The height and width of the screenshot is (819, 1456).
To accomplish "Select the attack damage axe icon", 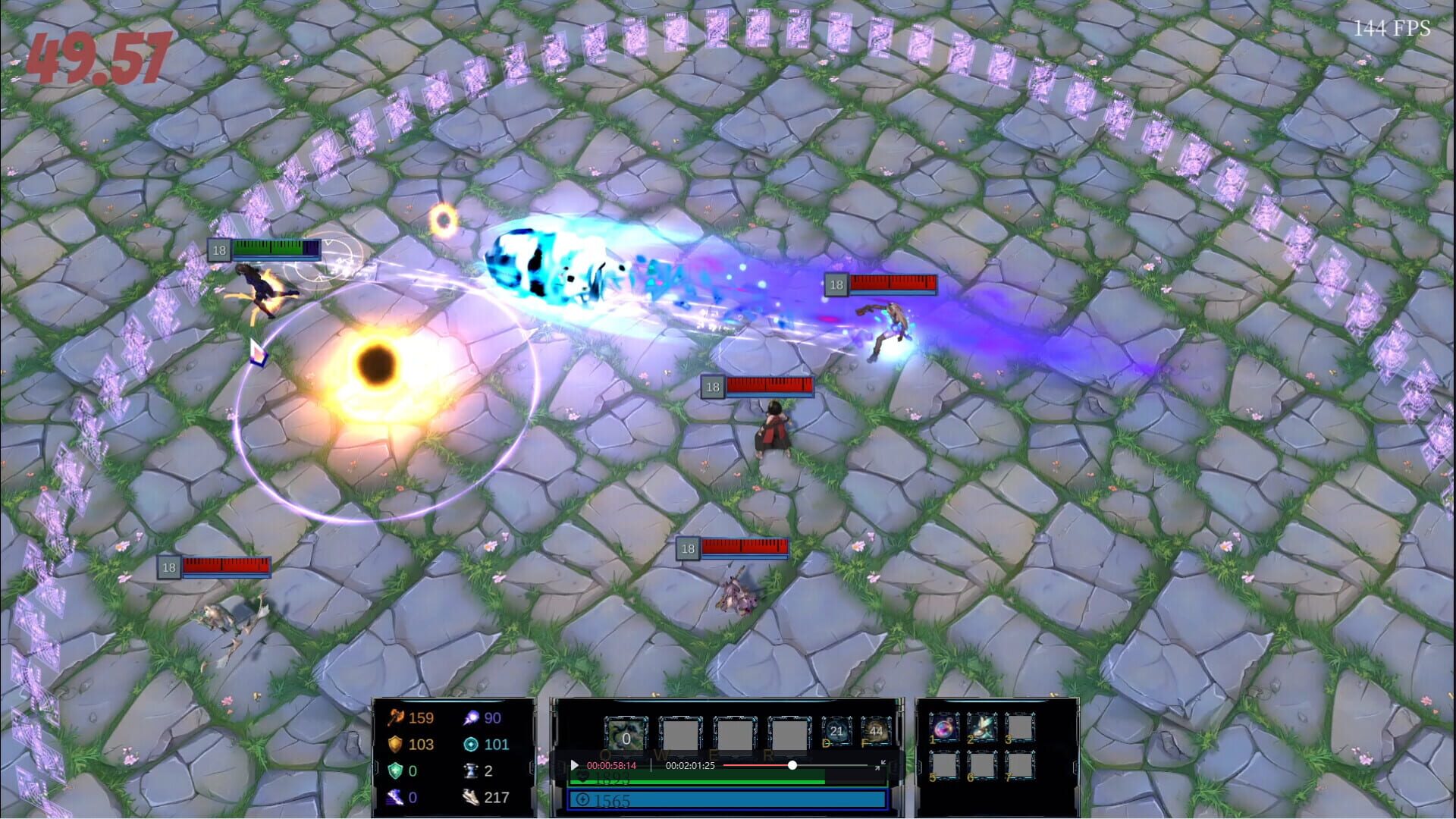I will click(395, 718).
